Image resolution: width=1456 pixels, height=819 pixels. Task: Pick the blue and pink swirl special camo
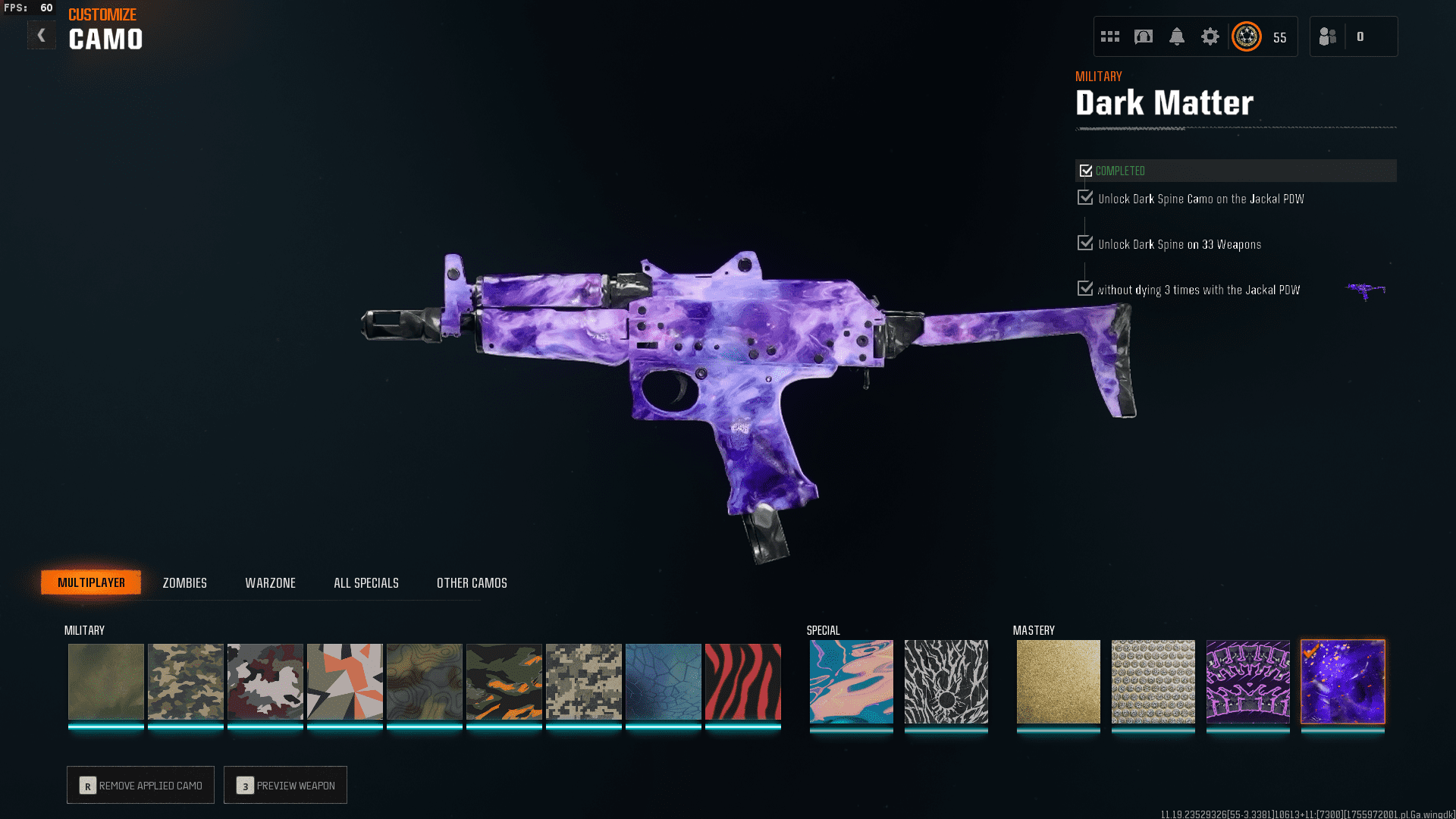851,681
